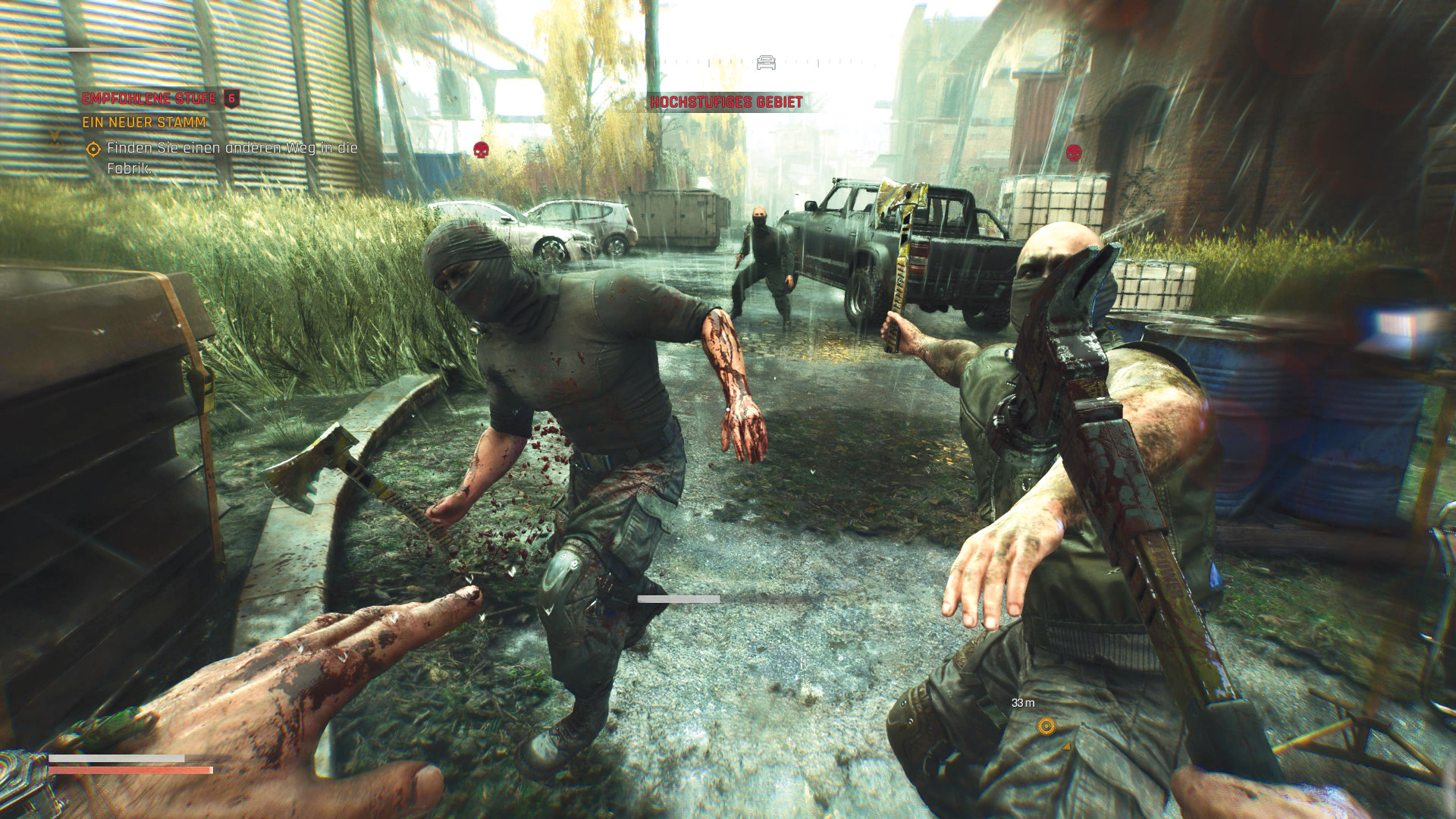The height and width of the screenshot is (819, 1456).
Task: Click the EMPFOHLENE STUFE text label
Action: coord(148,98)
